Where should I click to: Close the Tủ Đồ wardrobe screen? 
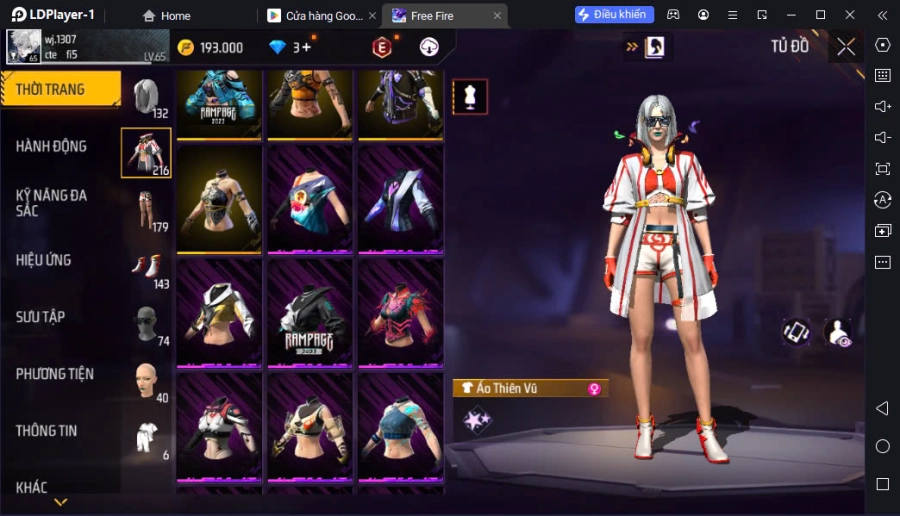coord(846,46)
